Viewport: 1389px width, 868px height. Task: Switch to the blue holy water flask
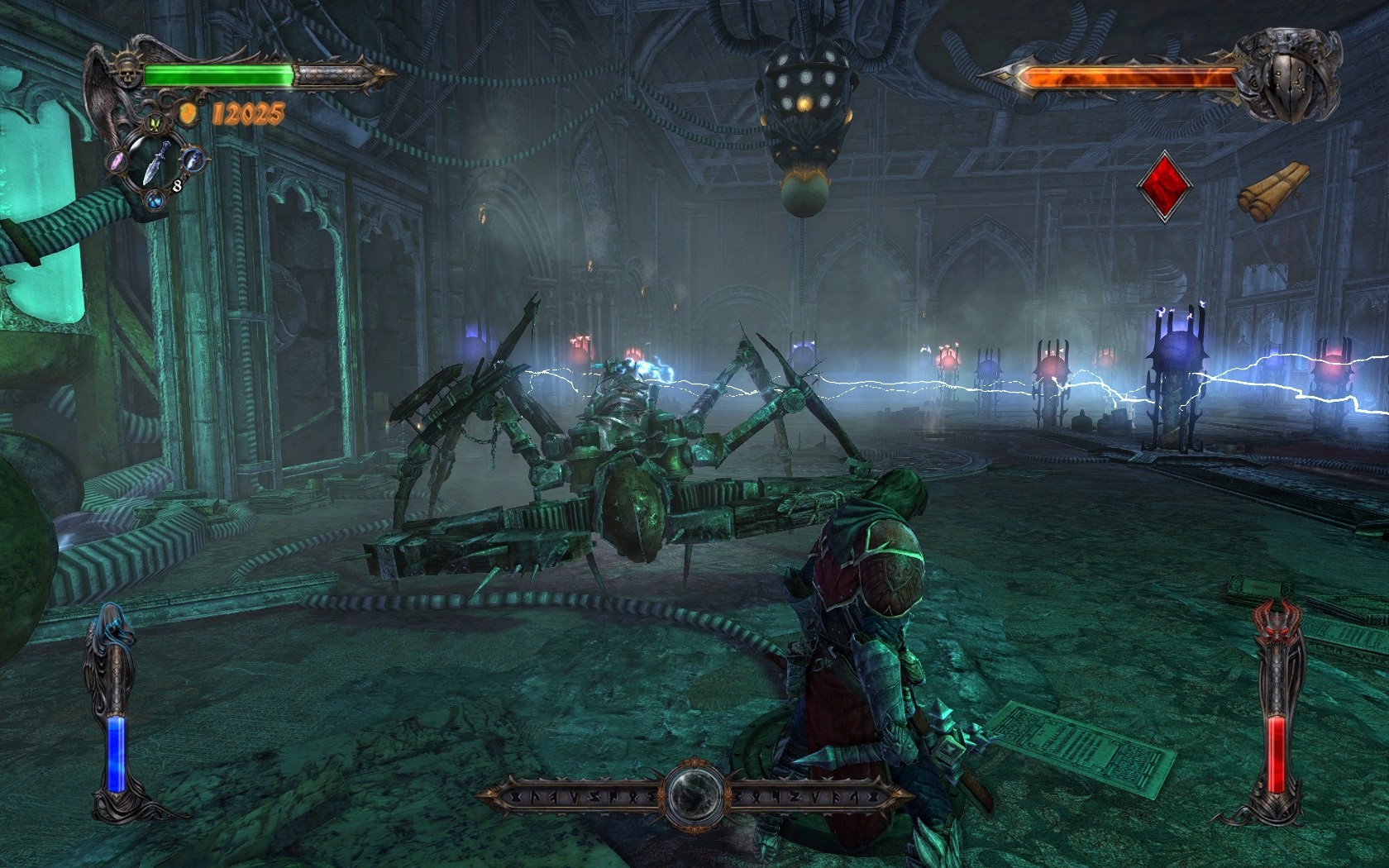[x=192, y=159]
